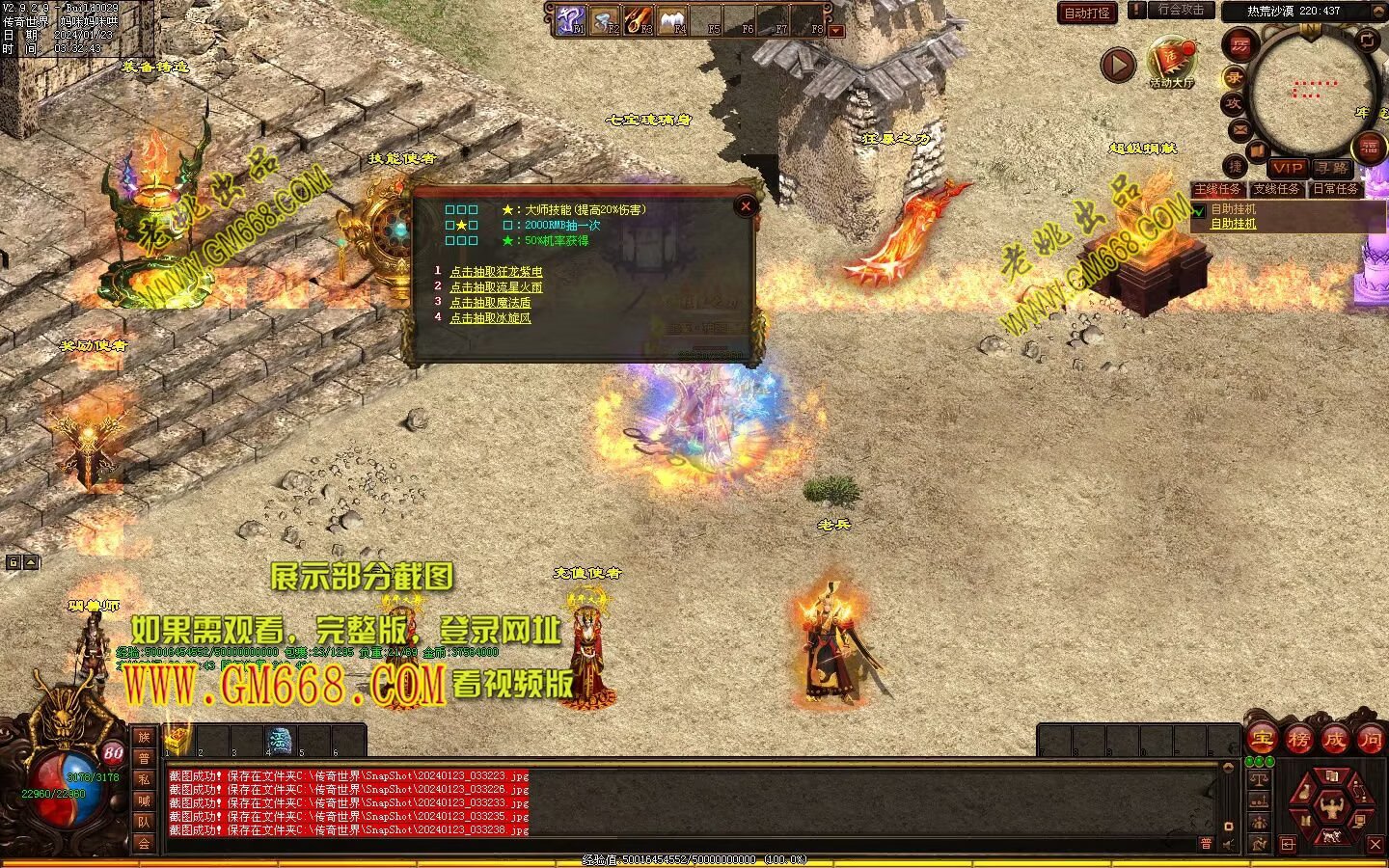Click the 行会攻击 guild attack button
This screenshot has width=1389, height=868.
1181,10
